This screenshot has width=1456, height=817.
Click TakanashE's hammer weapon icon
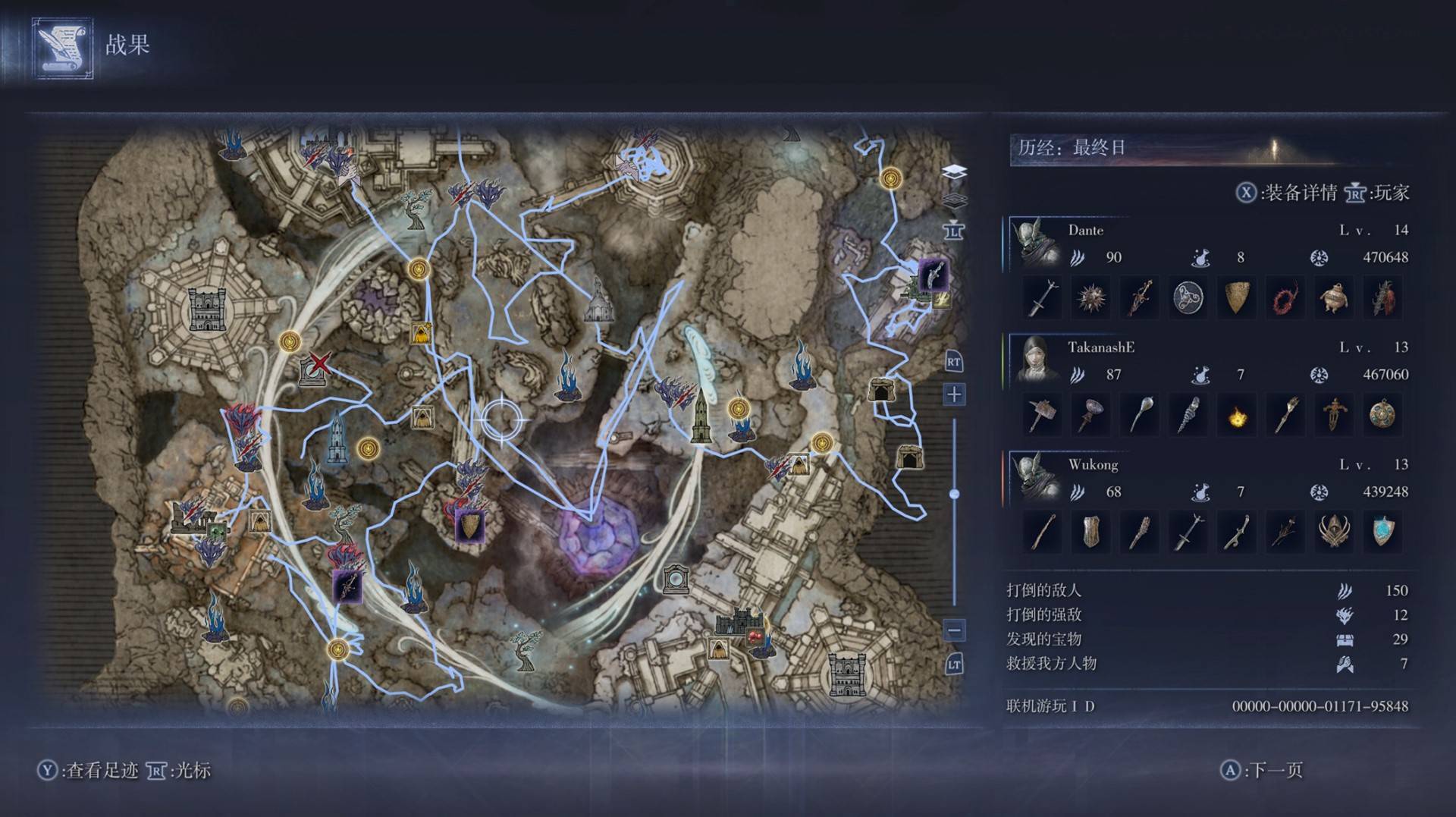click(x=1042, y=416)
